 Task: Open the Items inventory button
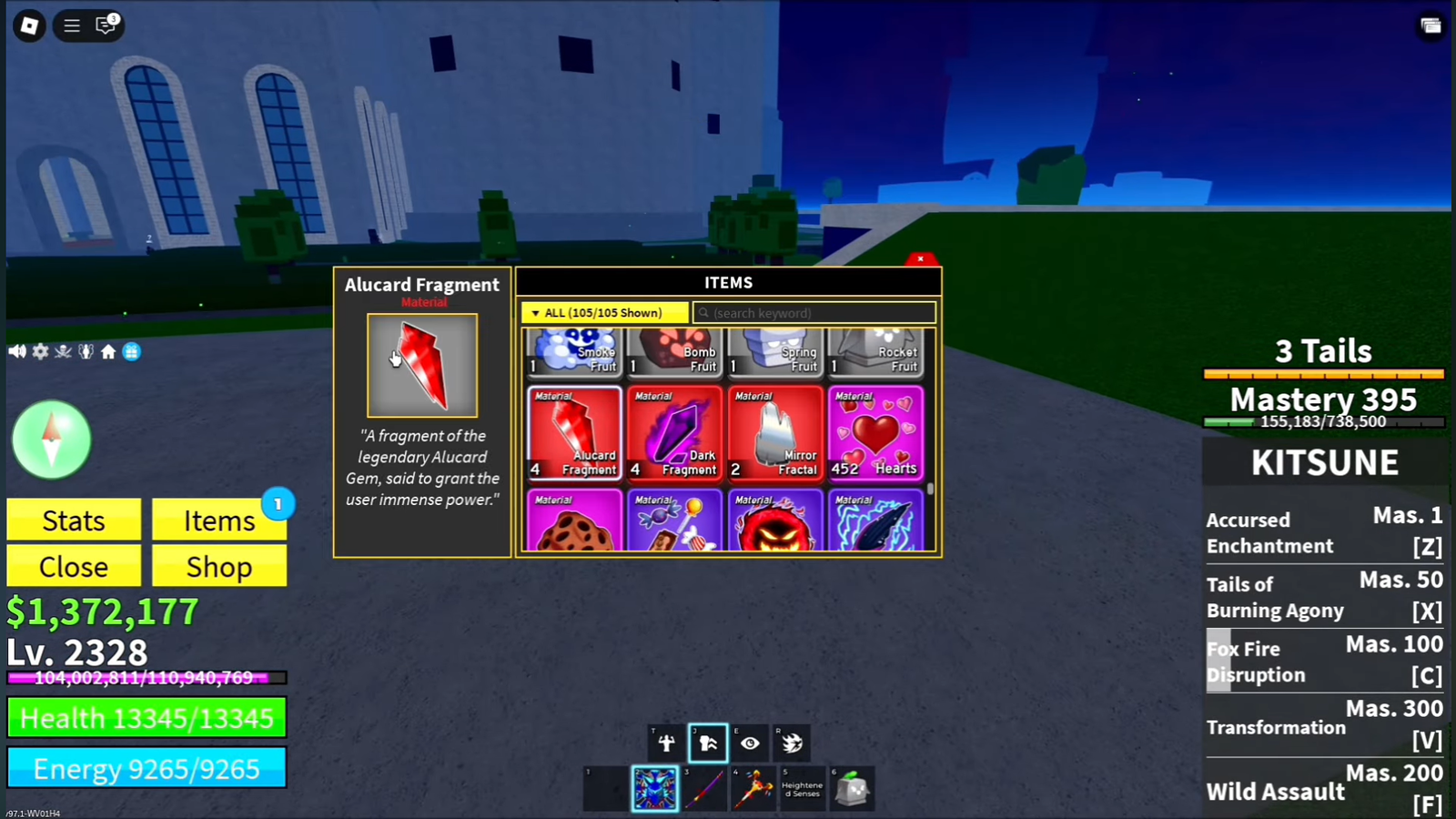point(219,521)
